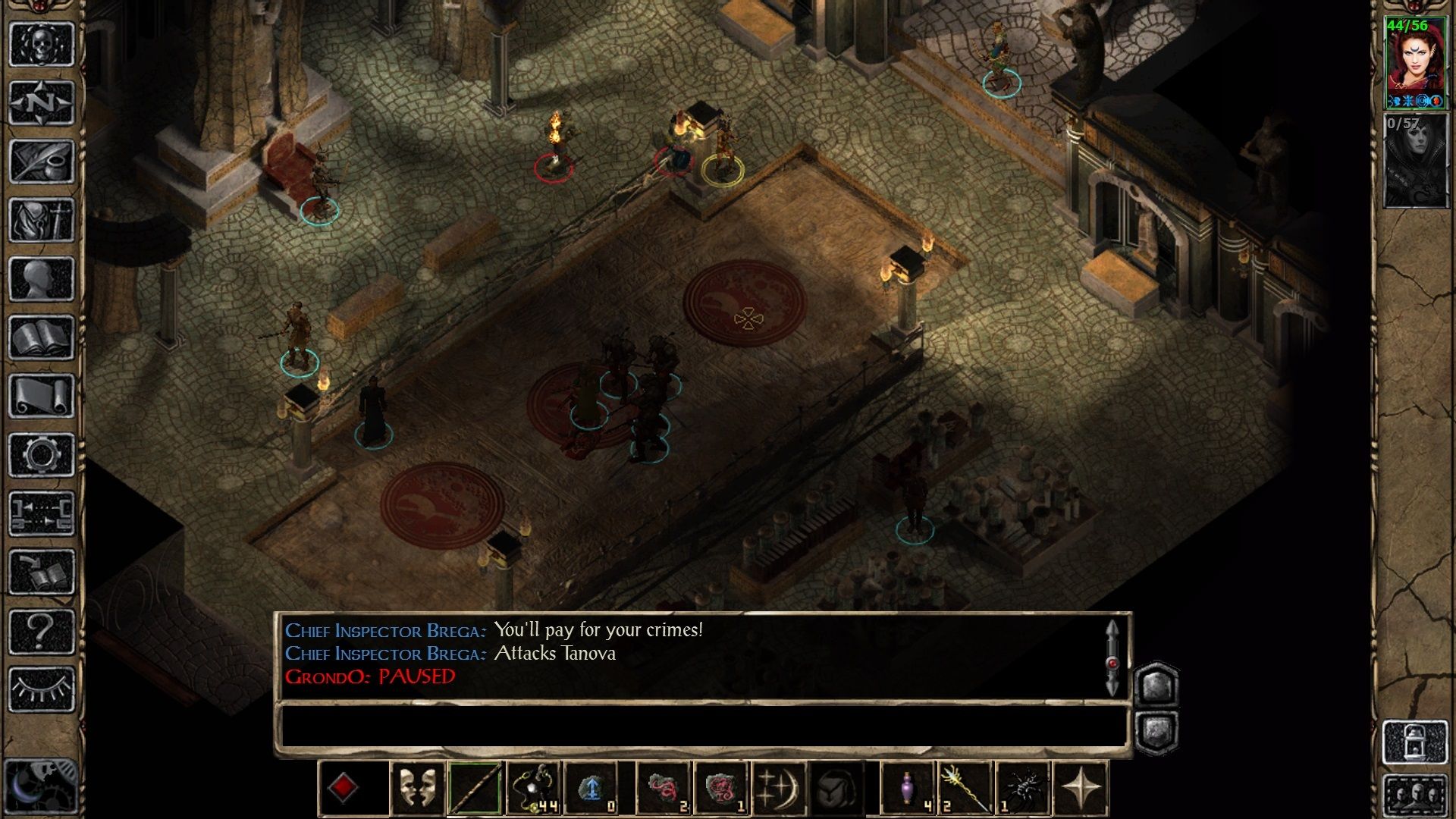Show the character record silhouette button
Image resolution: width=1456 pixels, height=819 pixels.
coord(42,278)
